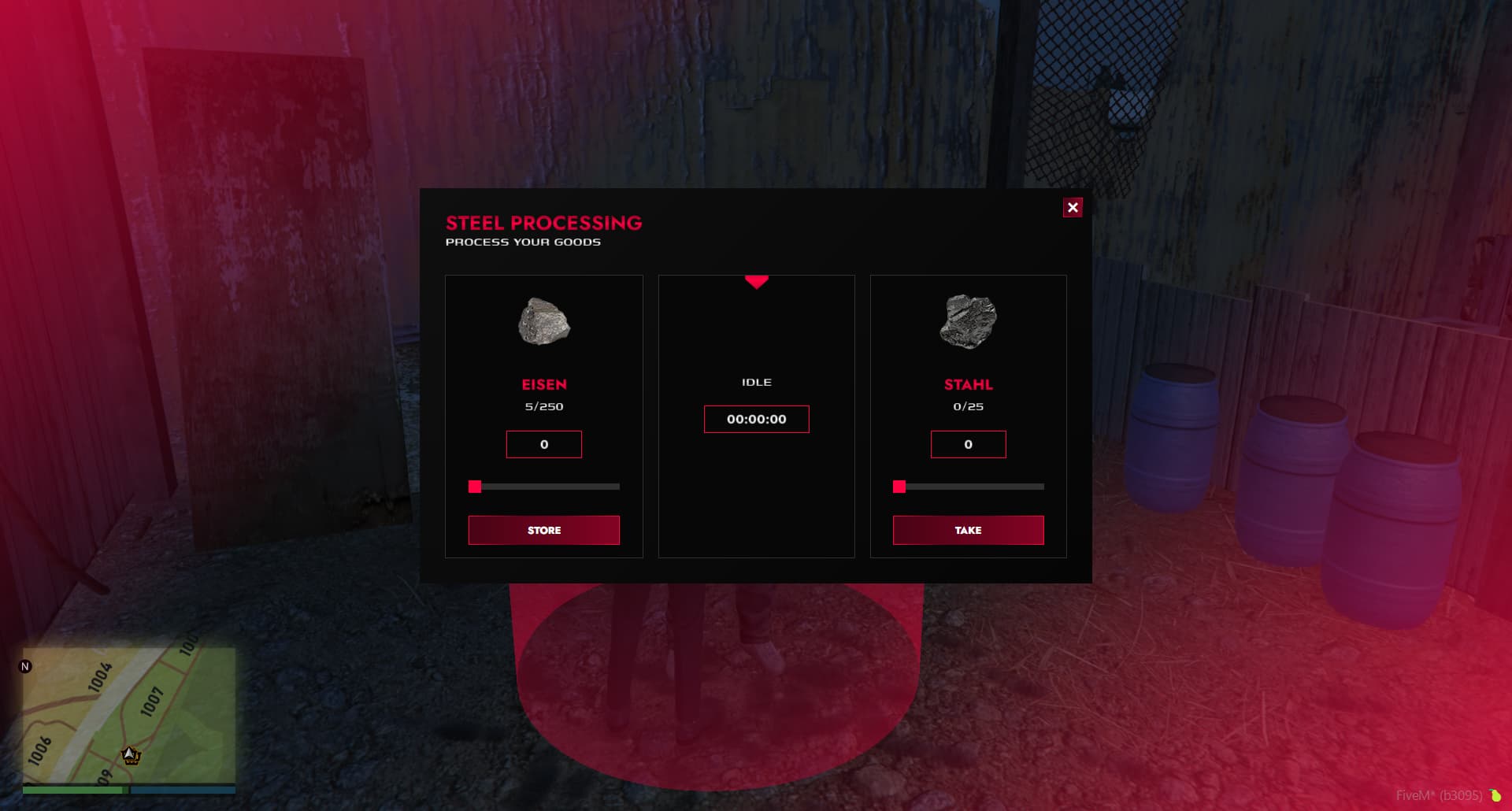Viewport: 1512px width, 811px height.
Task: Select the Eisen quantity input field
Action: point(543,444)
